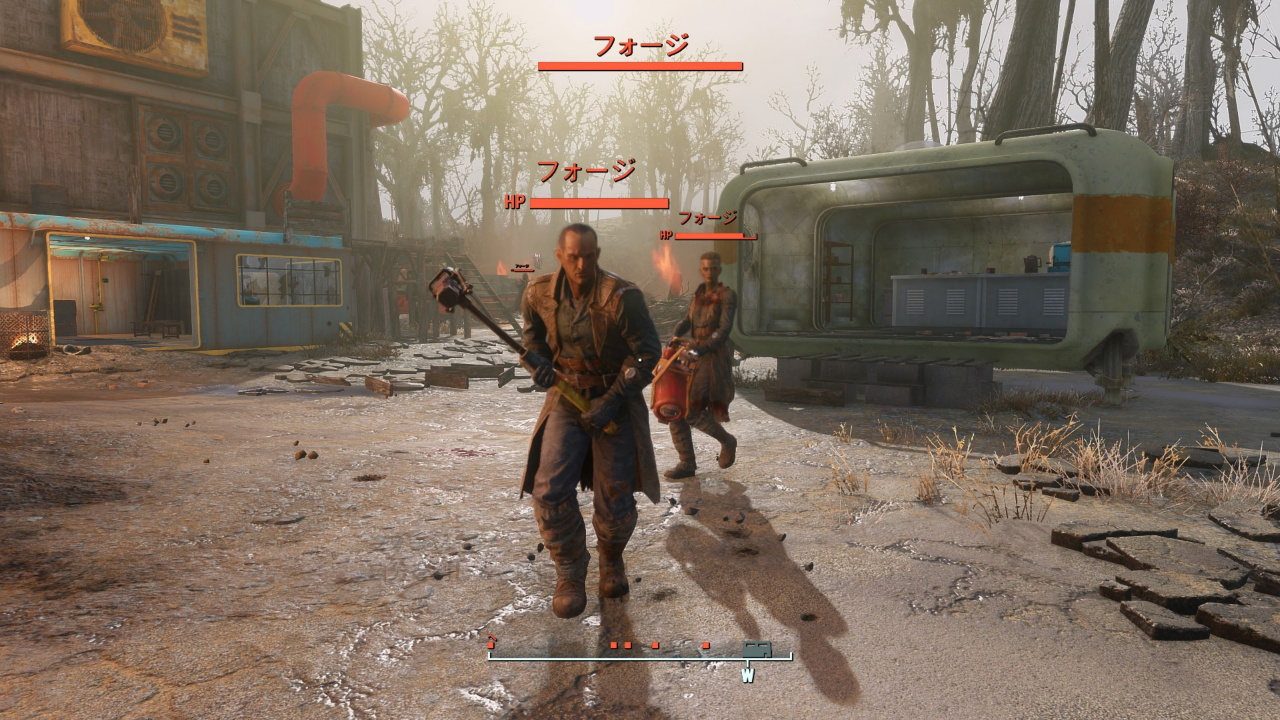The width and height of the screenshot is (1280, 720).
Task: Select the raider swinging the sledgehammer
Action: pyautogui.click(x=575, y=400)
